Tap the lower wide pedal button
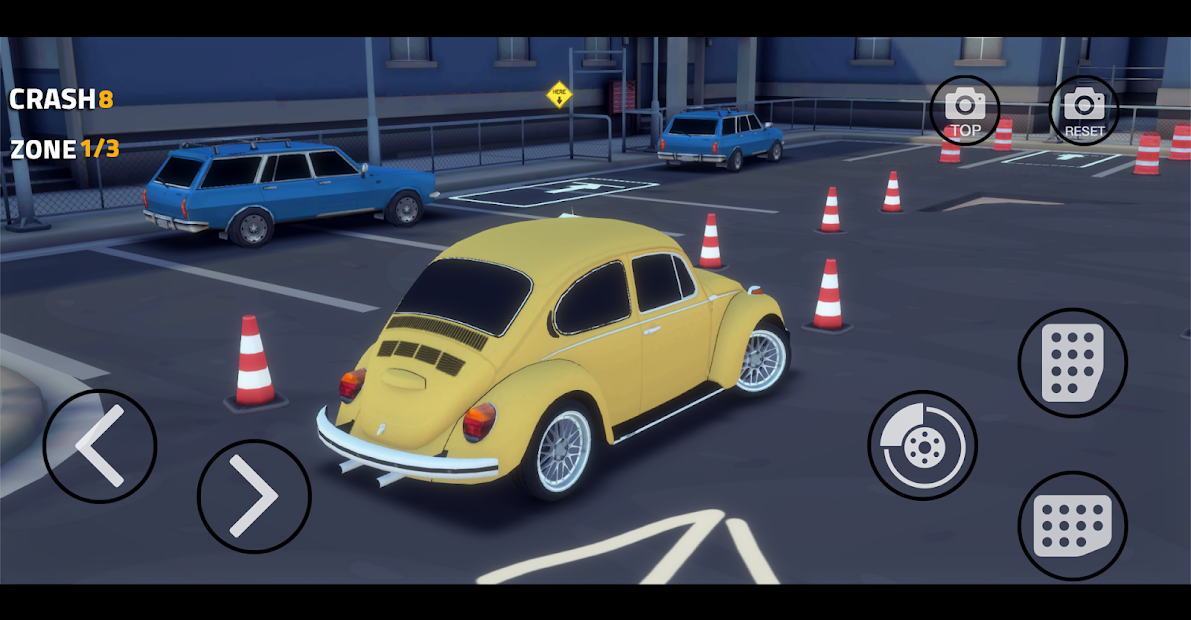1191x620 pixels. coord(1072,525)
